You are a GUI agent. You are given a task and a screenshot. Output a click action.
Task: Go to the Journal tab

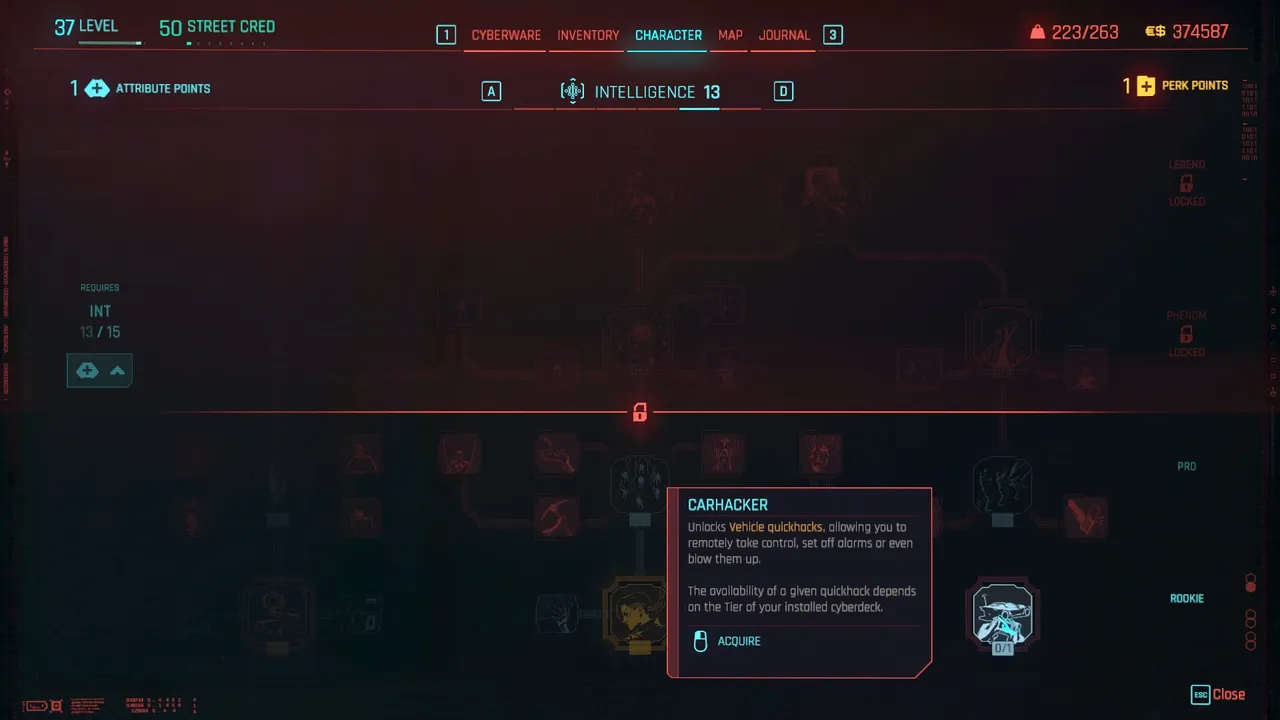click(784, 35)
